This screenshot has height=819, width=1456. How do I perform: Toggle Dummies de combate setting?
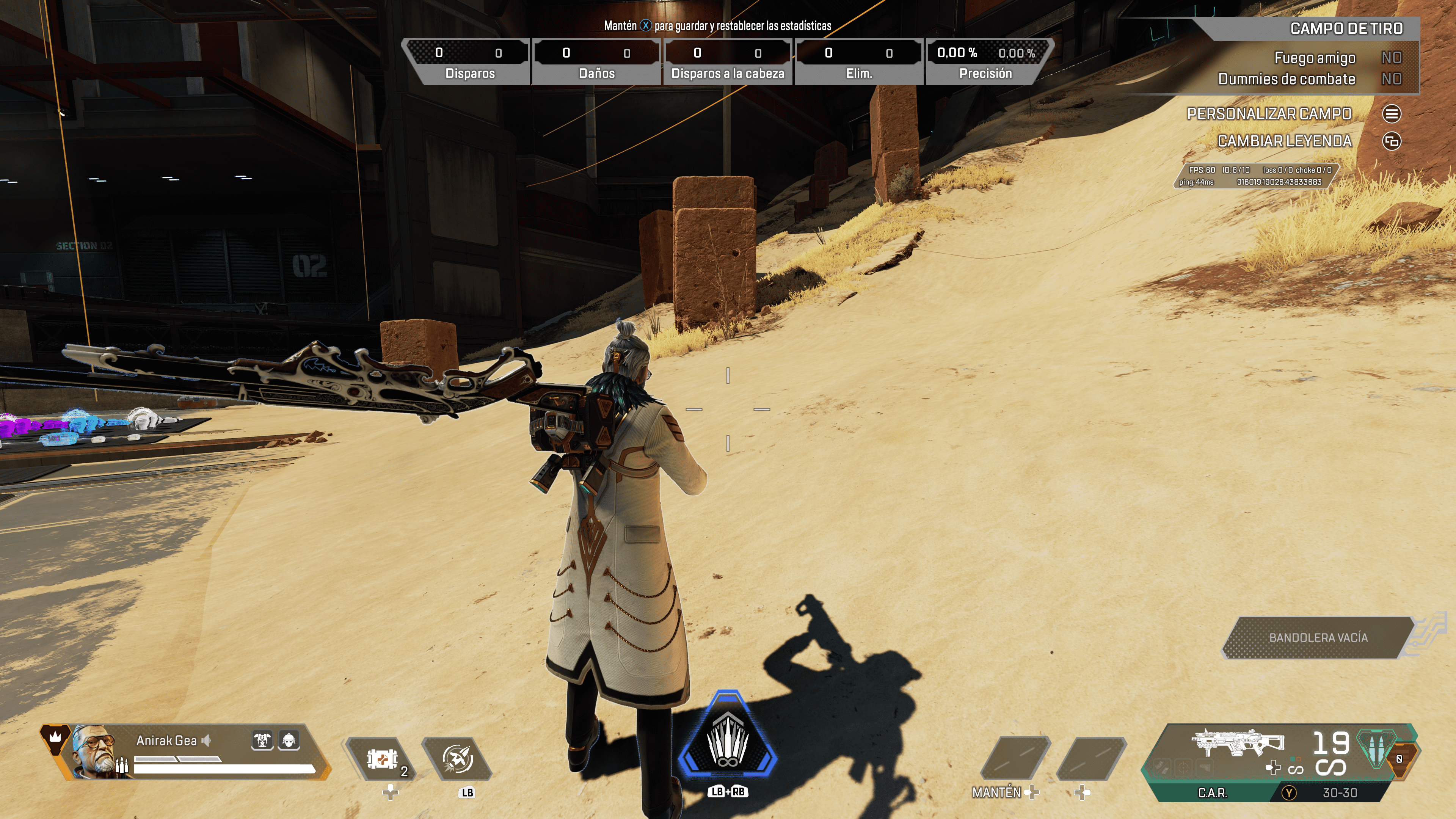pos(1391,79)
